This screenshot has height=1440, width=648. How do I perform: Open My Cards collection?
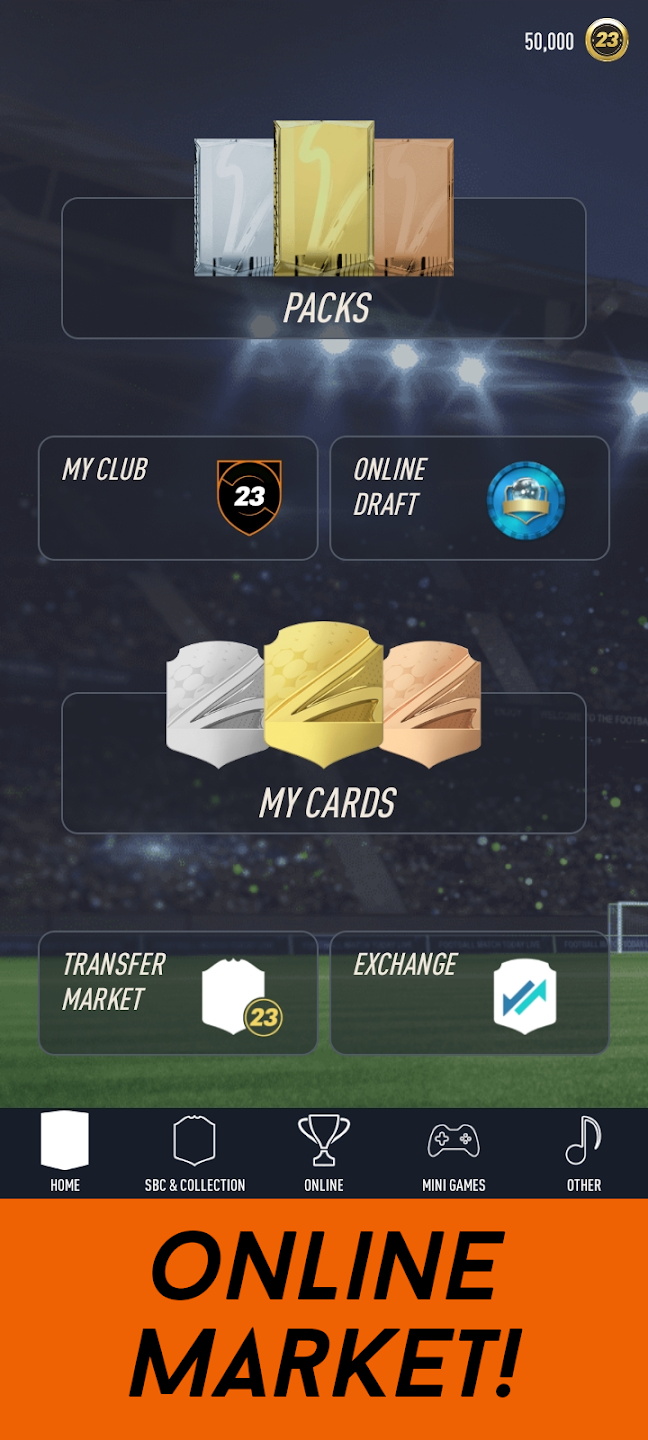324,762
